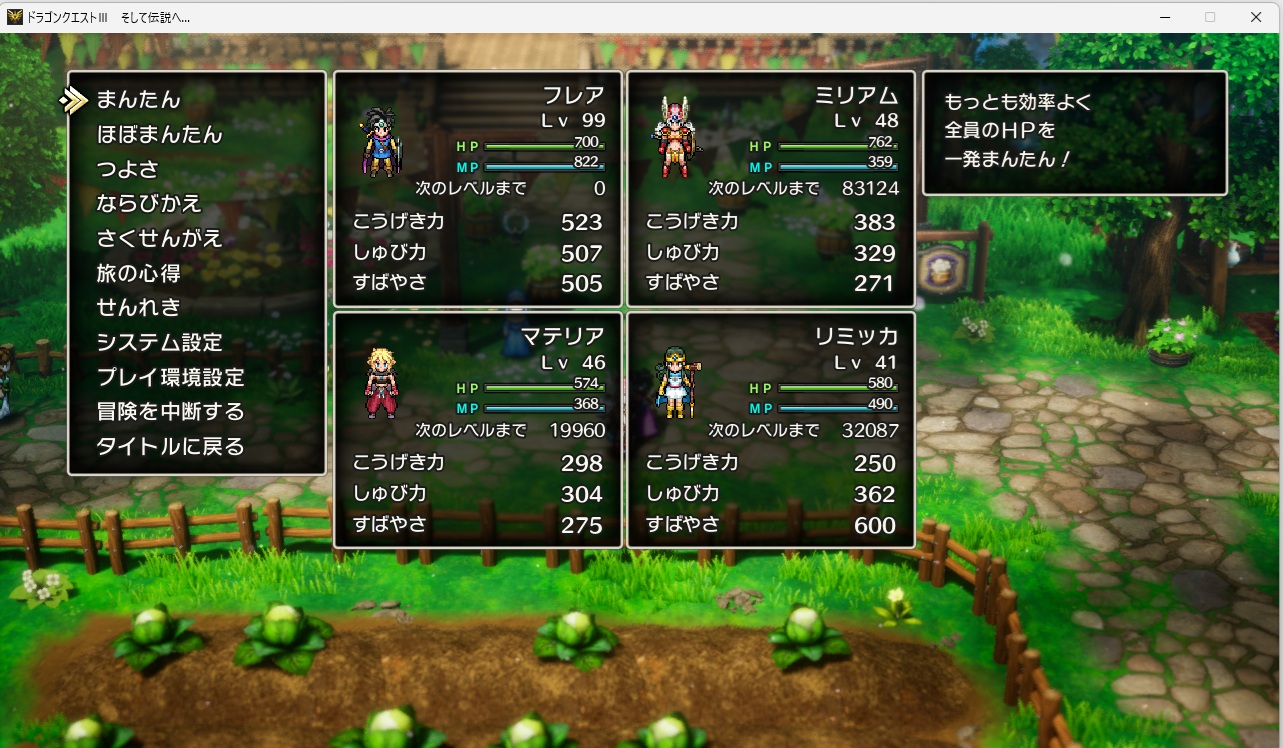Open 旅の心得 travel tips
This screenshot has height=748, width=1283.
[x=138, y=273]
